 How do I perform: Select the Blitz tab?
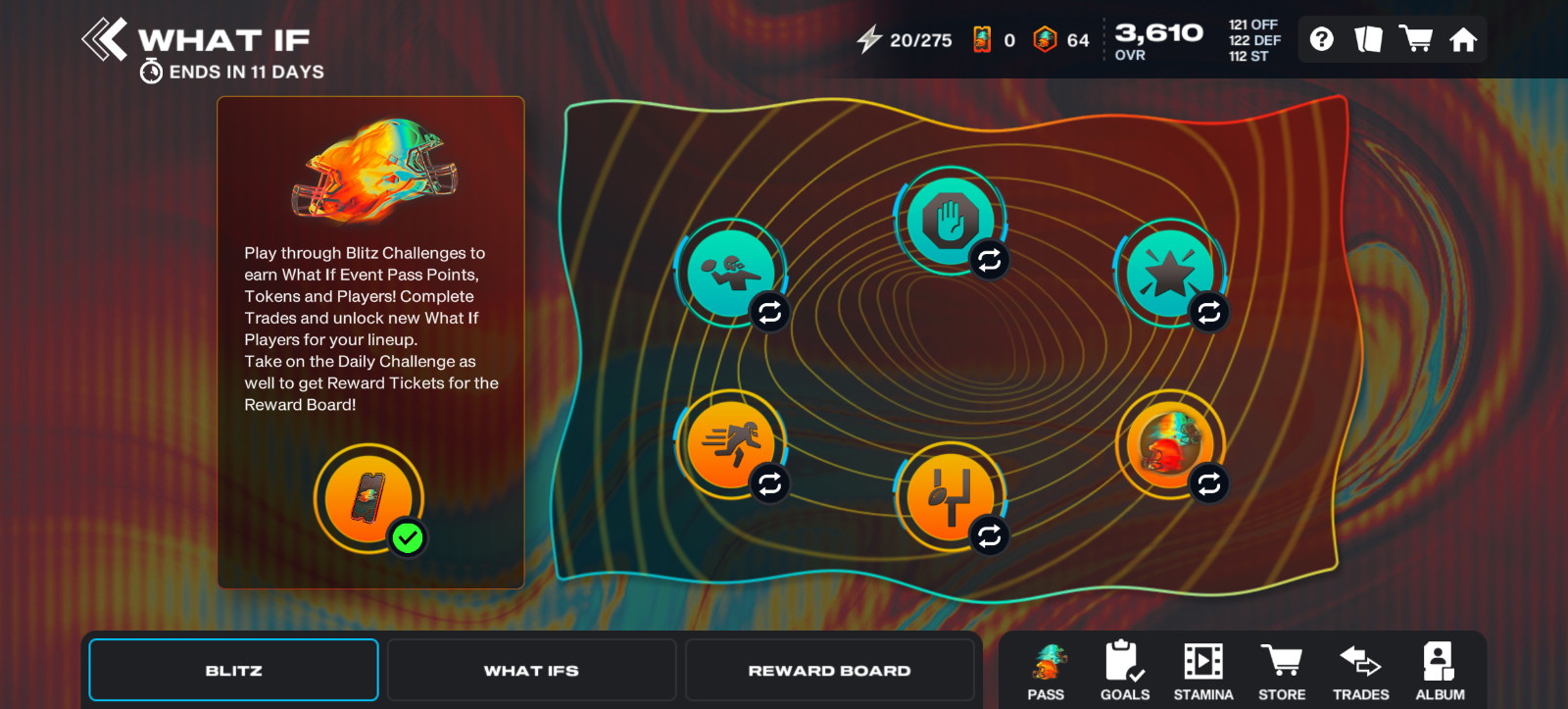233,670
